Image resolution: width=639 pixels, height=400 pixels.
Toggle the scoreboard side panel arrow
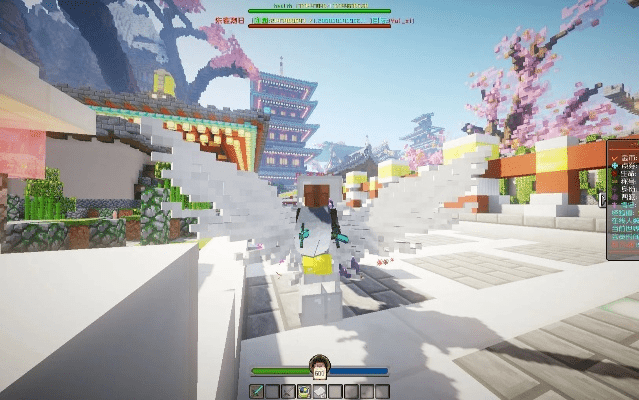[603, 199]
